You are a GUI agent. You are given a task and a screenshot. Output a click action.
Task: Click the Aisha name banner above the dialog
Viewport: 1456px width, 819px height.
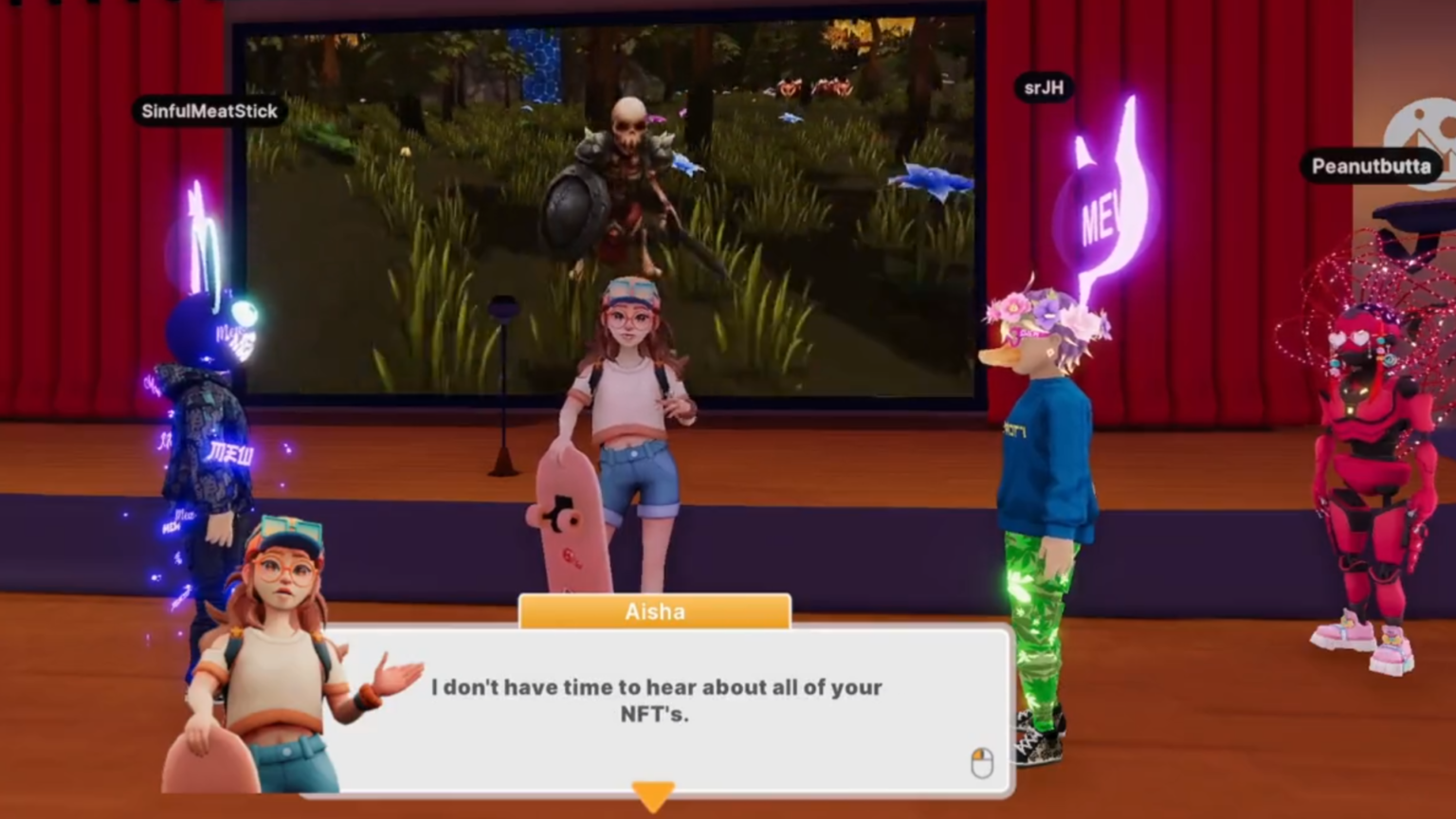[655, 611]
